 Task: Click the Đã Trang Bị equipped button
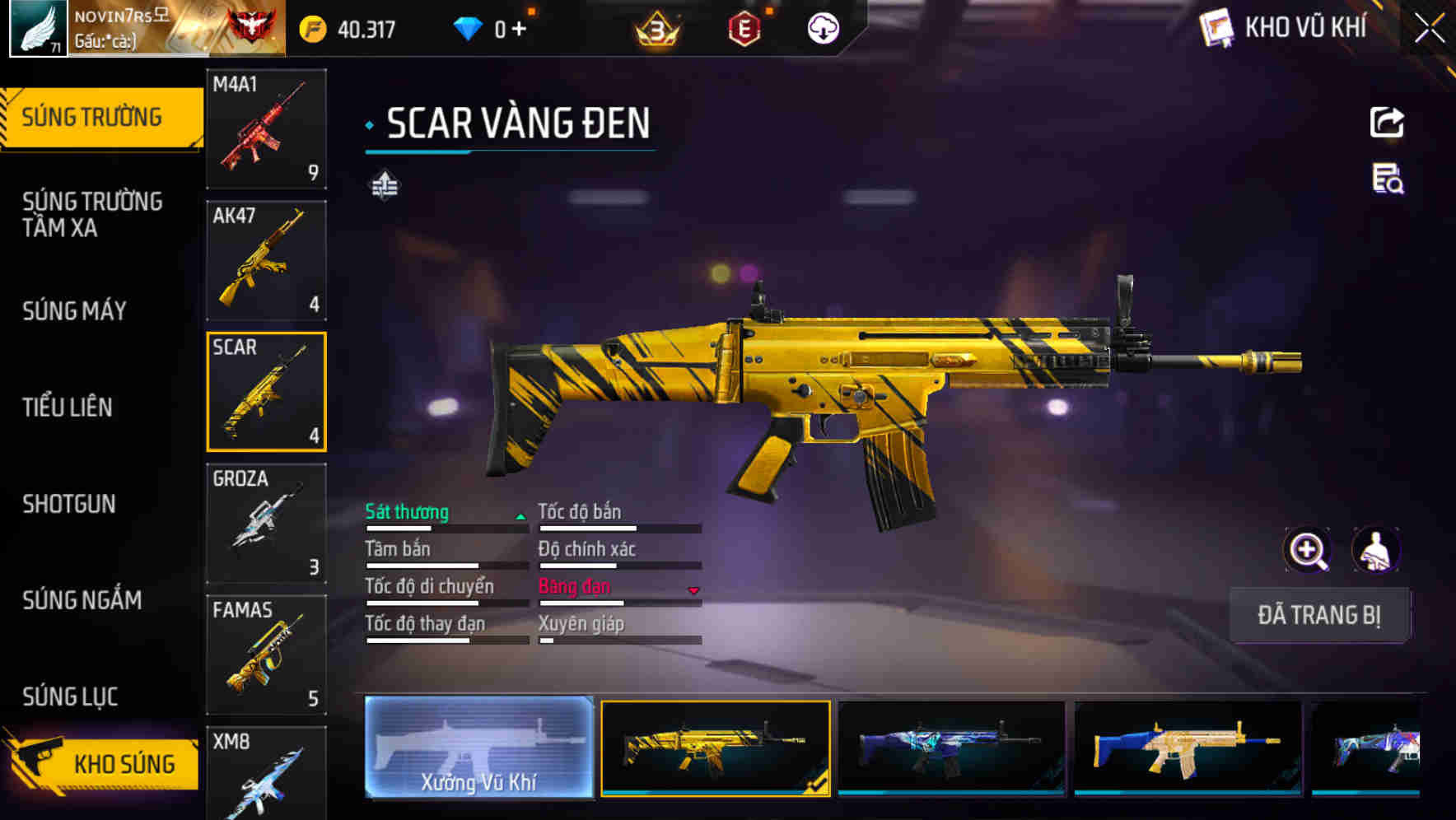pos(1318,615)
